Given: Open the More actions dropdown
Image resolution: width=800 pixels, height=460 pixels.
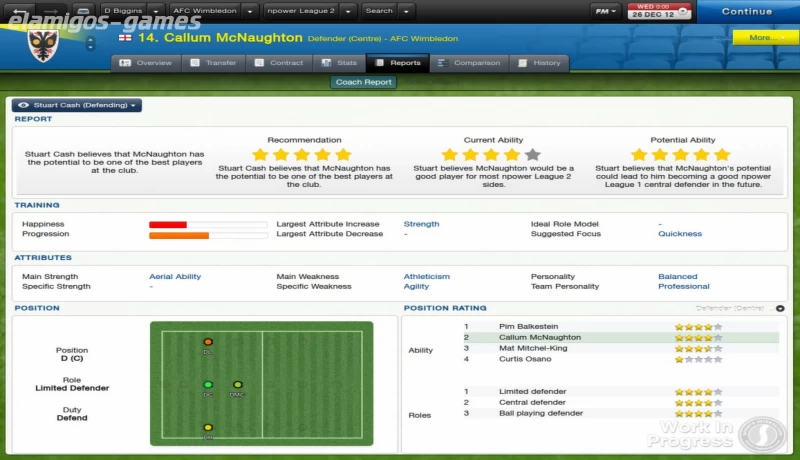Looking at the screenshot, I should pos(764,38).
